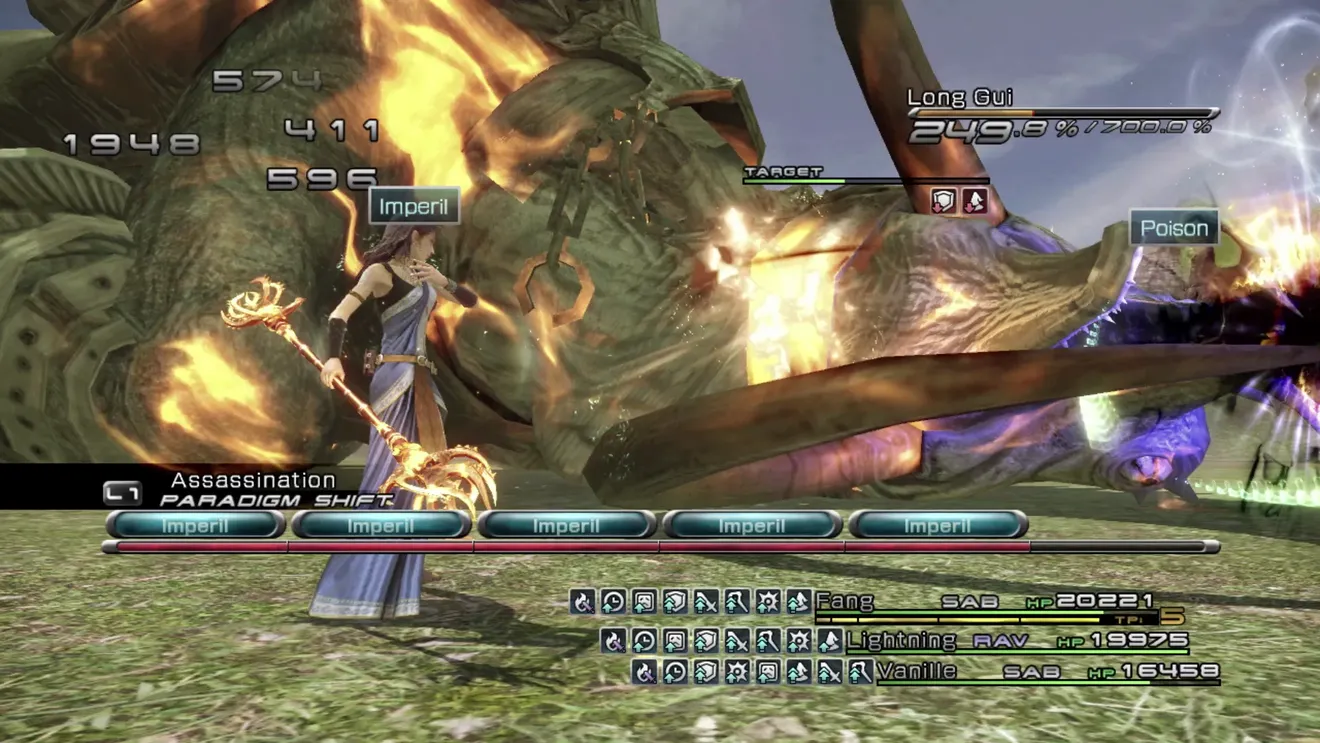
Task: Inspect the Deshell debuff icon on the target
Action: 974,201
